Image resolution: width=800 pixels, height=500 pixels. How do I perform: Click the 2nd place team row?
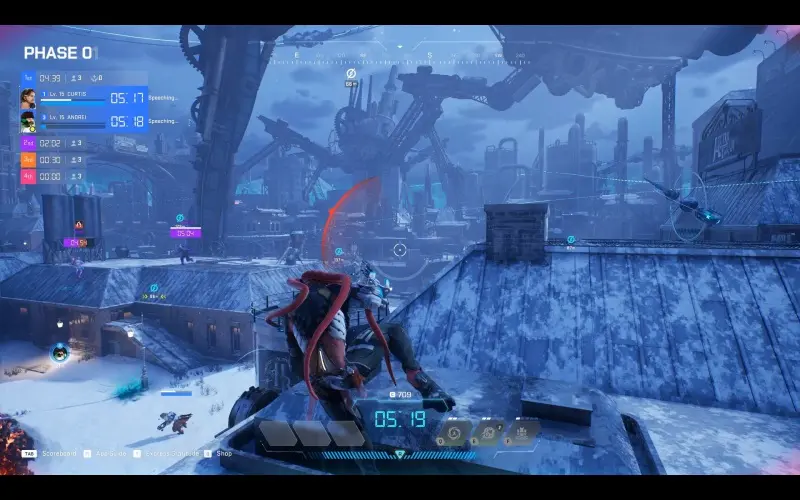click(x=54, y=143)
